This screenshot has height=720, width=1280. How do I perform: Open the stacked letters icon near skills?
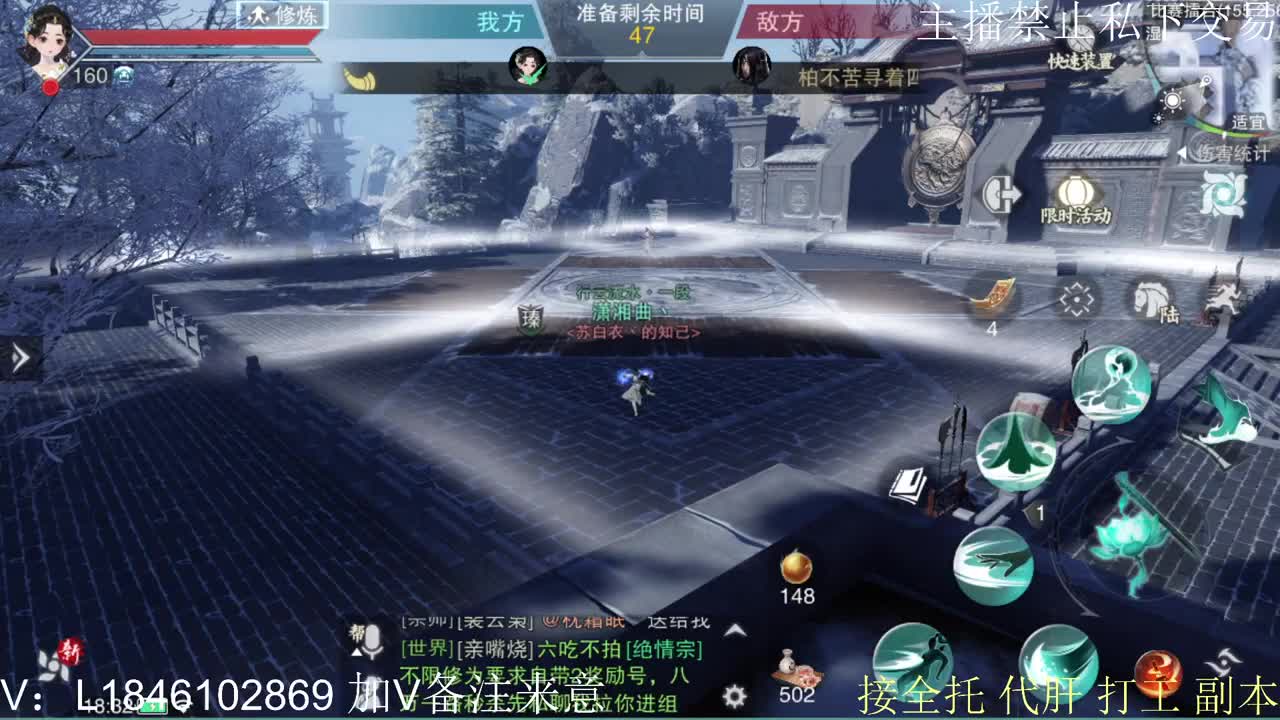[909, 484]
